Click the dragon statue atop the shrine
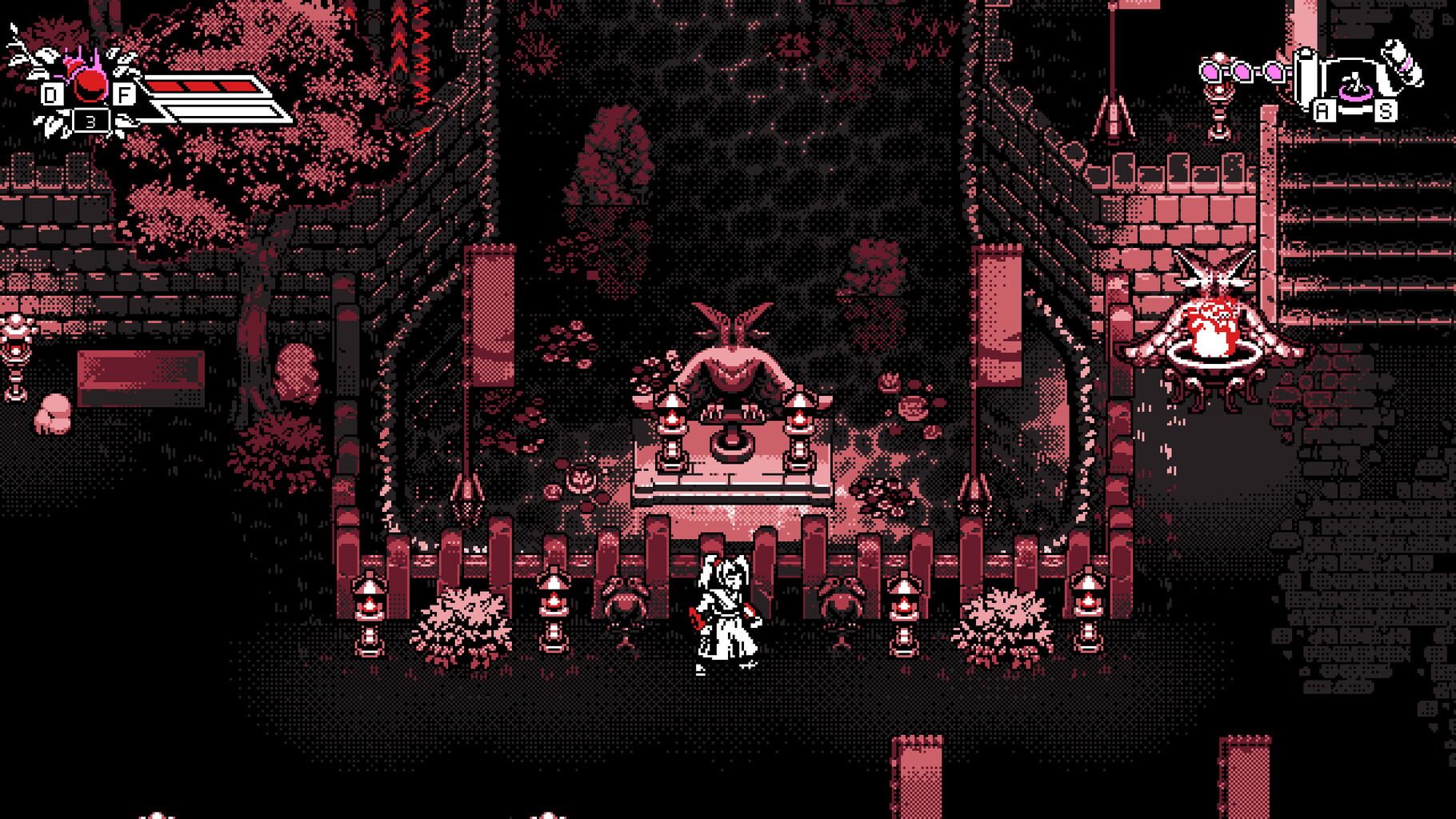This screenshot has height=819, width=1456. point(732,324)
